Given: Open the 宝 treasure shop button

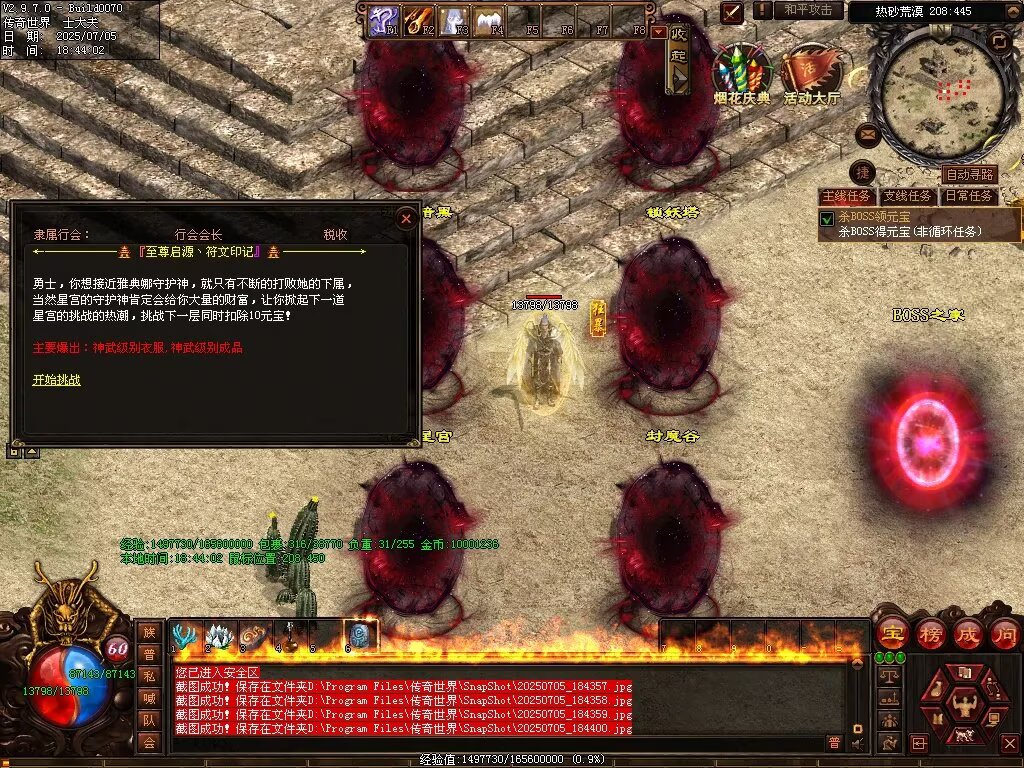Looking at the screenshot, I should pyautogui.click(x=891, y=633).
